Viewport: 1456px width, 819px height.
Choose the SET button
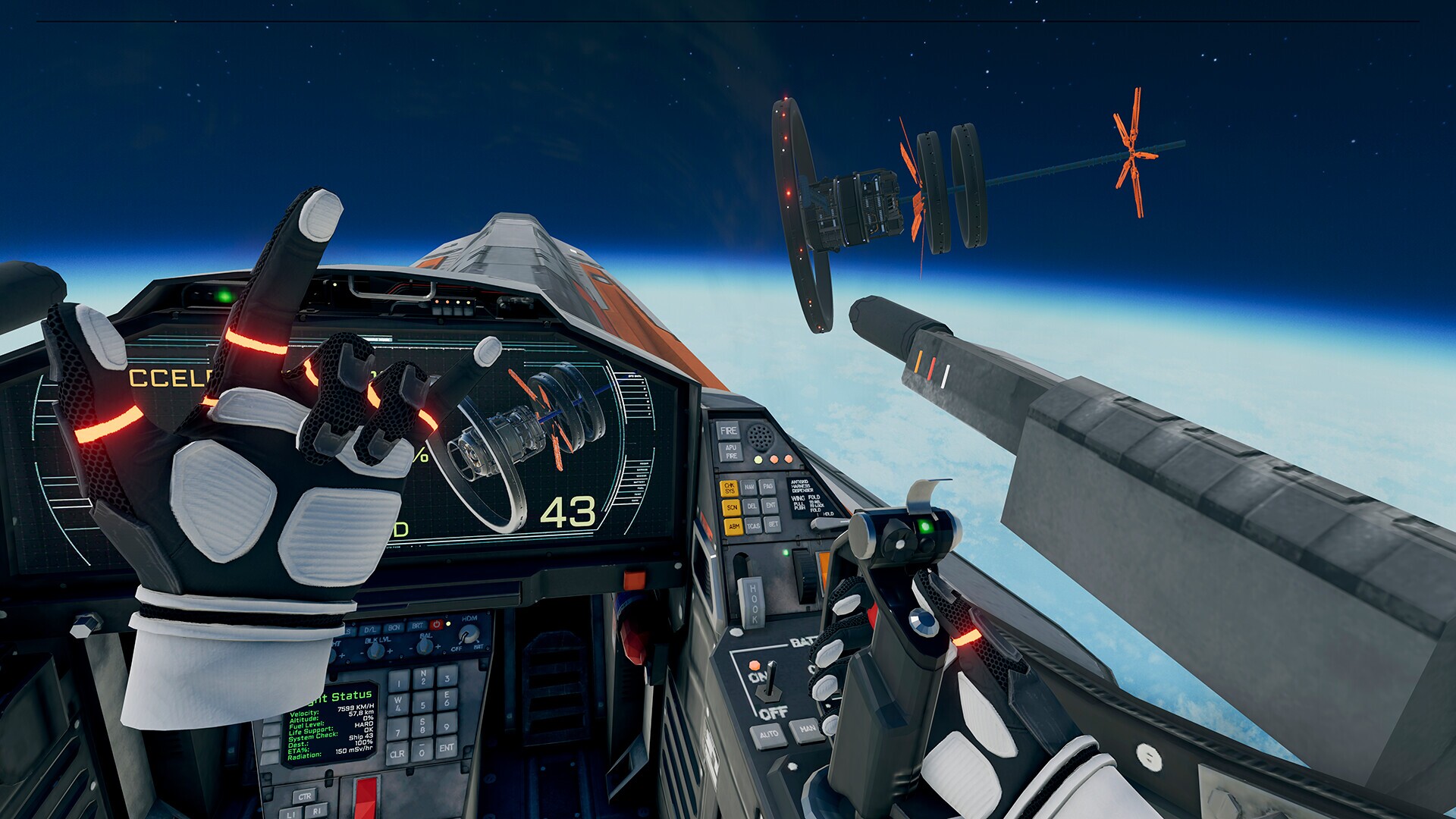coord(772,523)
